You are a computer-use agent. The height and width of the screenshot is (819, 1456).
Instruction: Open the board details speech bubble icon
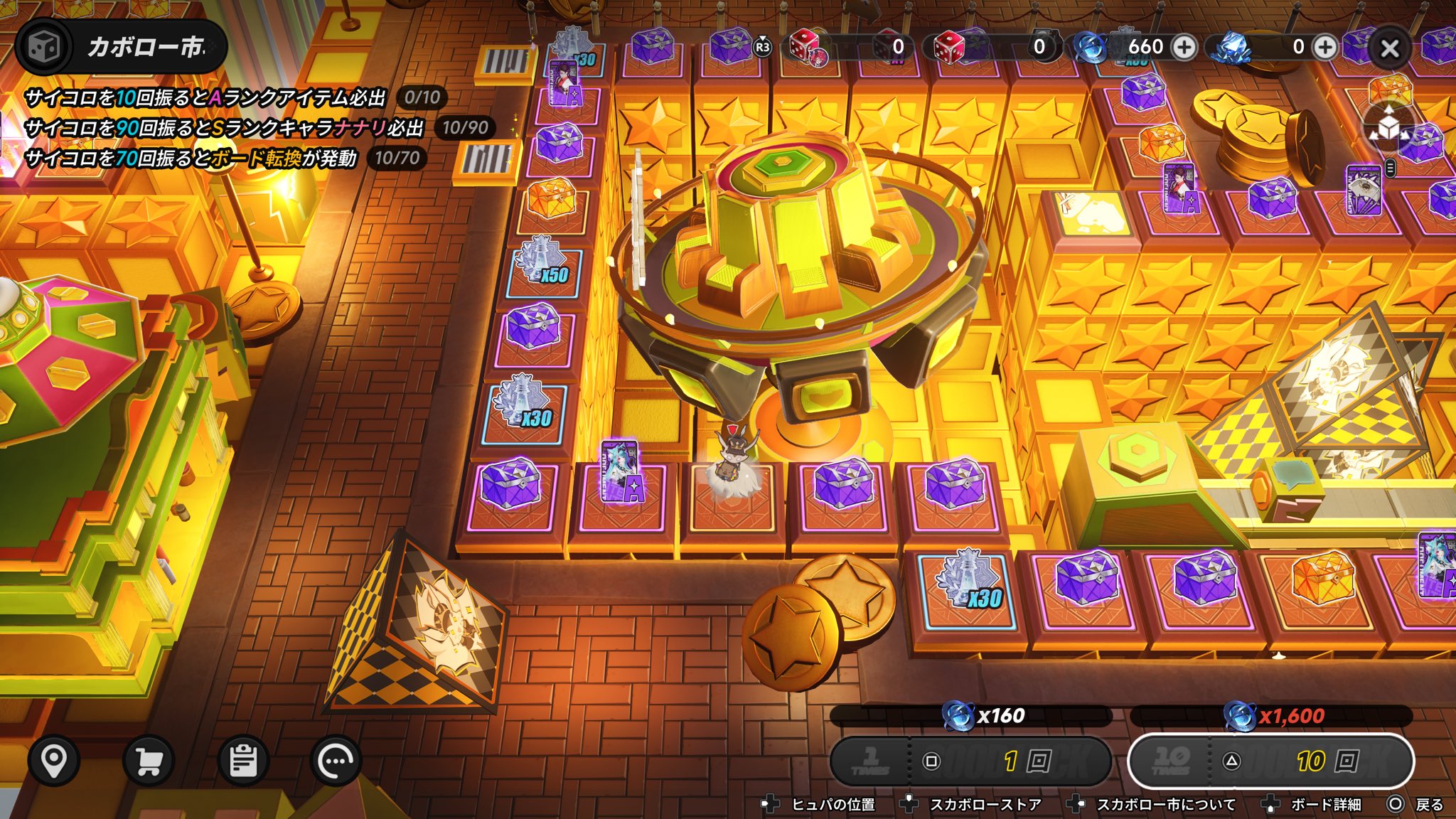(336, 761)
